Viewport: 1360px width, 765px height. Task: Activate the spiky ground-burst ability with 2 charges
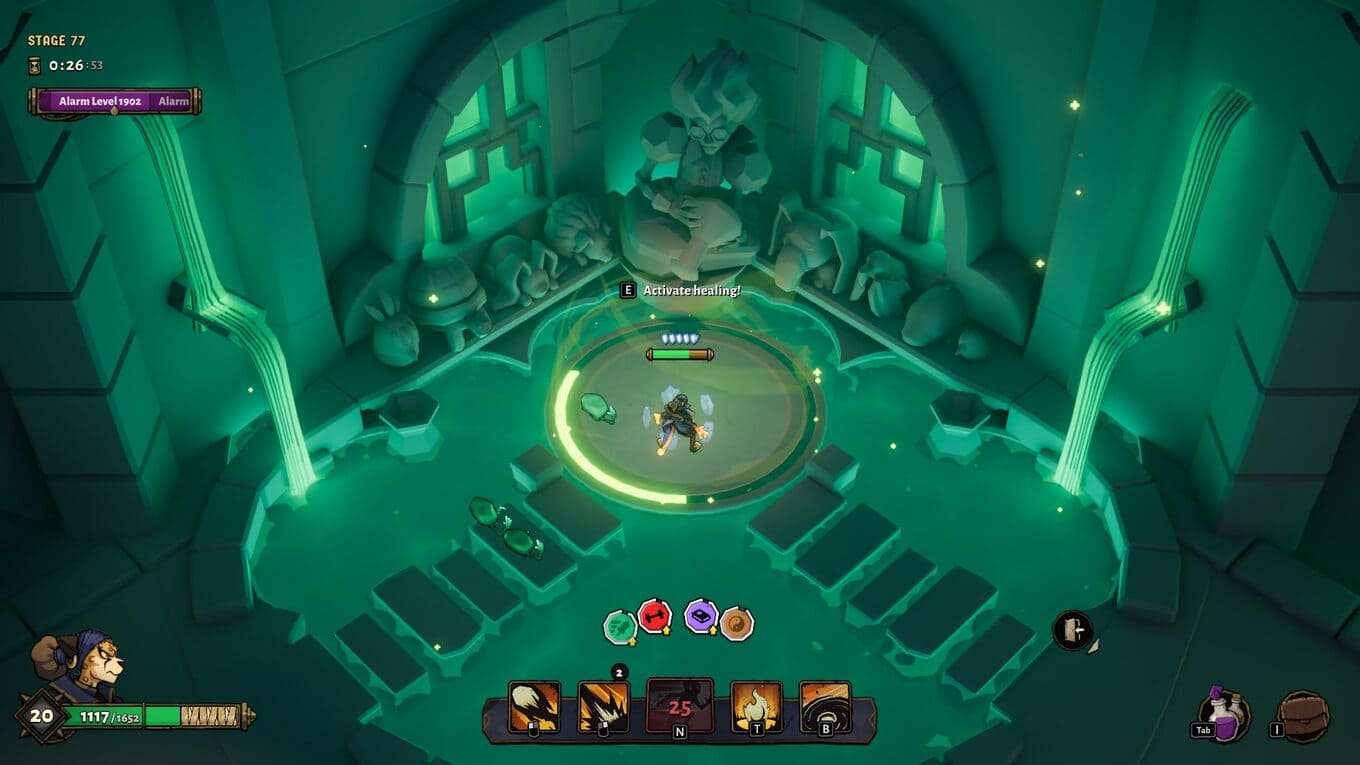604,706
